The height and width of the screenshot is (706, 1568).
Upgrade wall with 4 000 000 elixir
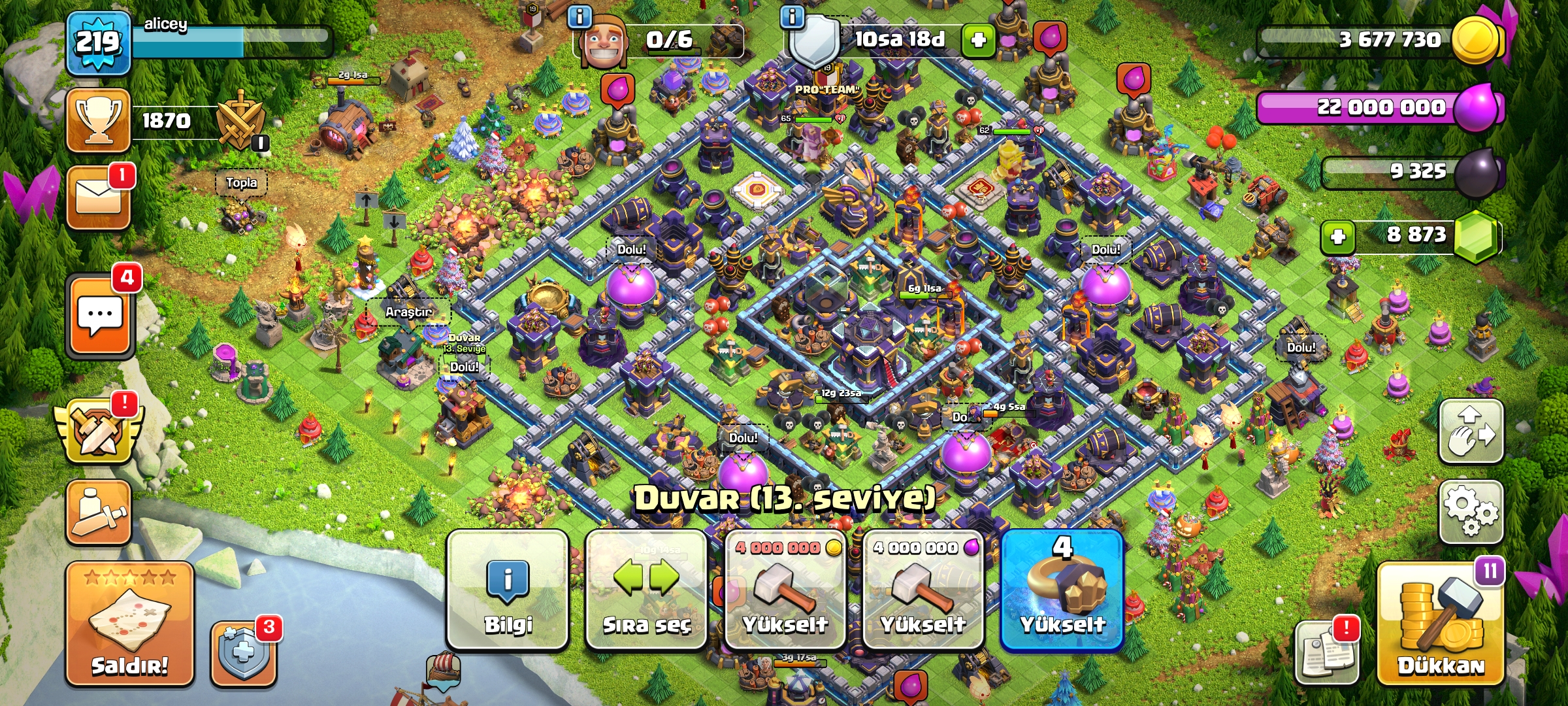tap(923, 590)
